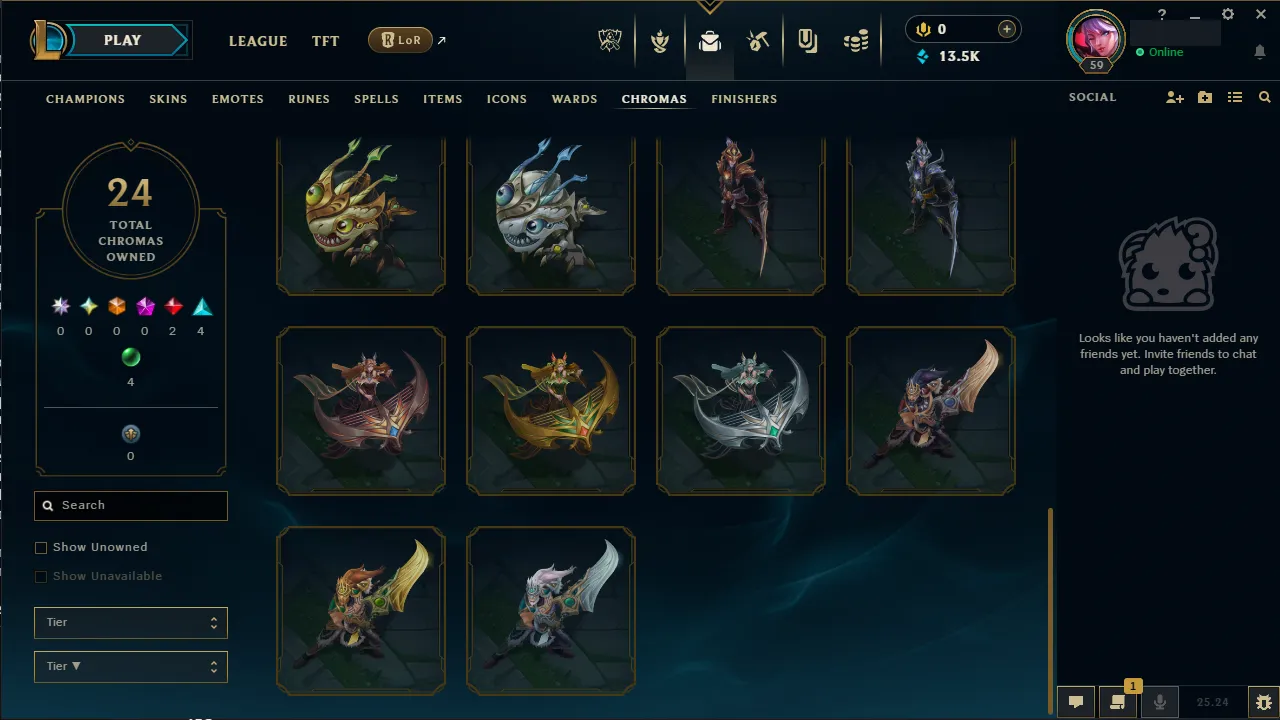The image size is (1280, 720).
Task: Select TFT in the top menu
Action: click(x=325, y=41)
